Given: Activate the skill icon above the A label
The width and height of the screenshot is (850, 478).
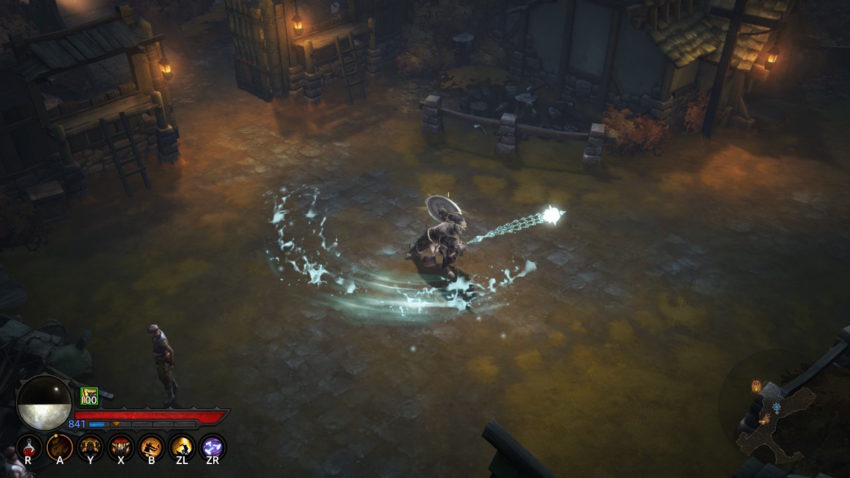Looking at the screenshot, I should click(x=59, y=446).
